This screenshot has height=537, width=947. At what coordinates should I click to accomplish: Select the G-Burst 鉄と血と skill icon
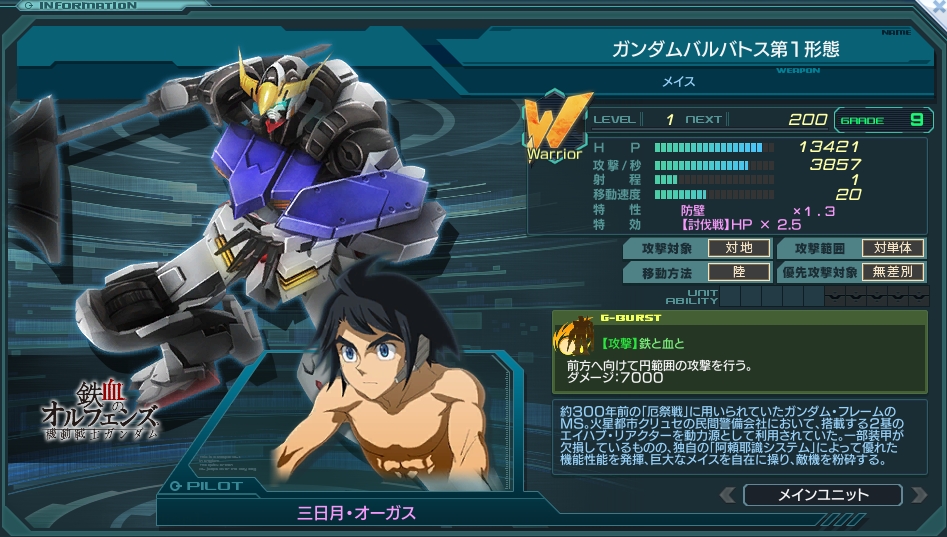pos(575,339)
